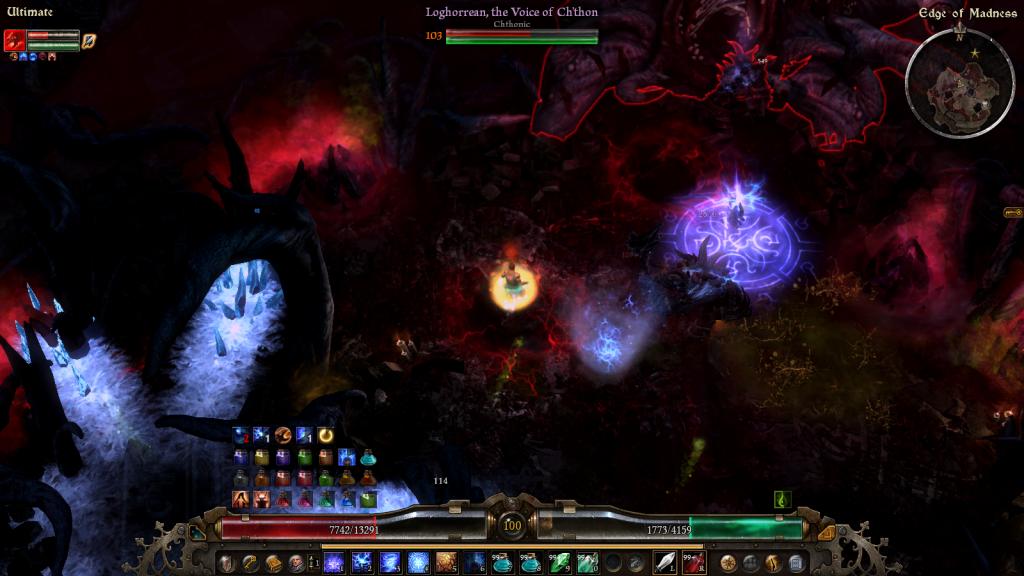The image size is (1024, 576).
Task: Click the character face portrait button
Action: point(295,563)
